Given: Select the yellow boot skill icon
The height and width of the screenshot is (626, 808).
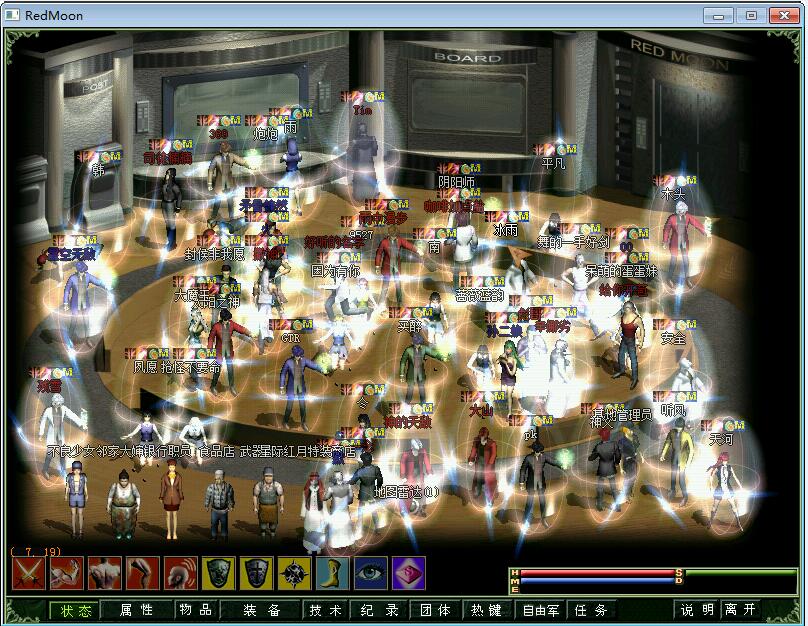Looking at the screenshot, I should pyautogui.click(x=332, y=574).
